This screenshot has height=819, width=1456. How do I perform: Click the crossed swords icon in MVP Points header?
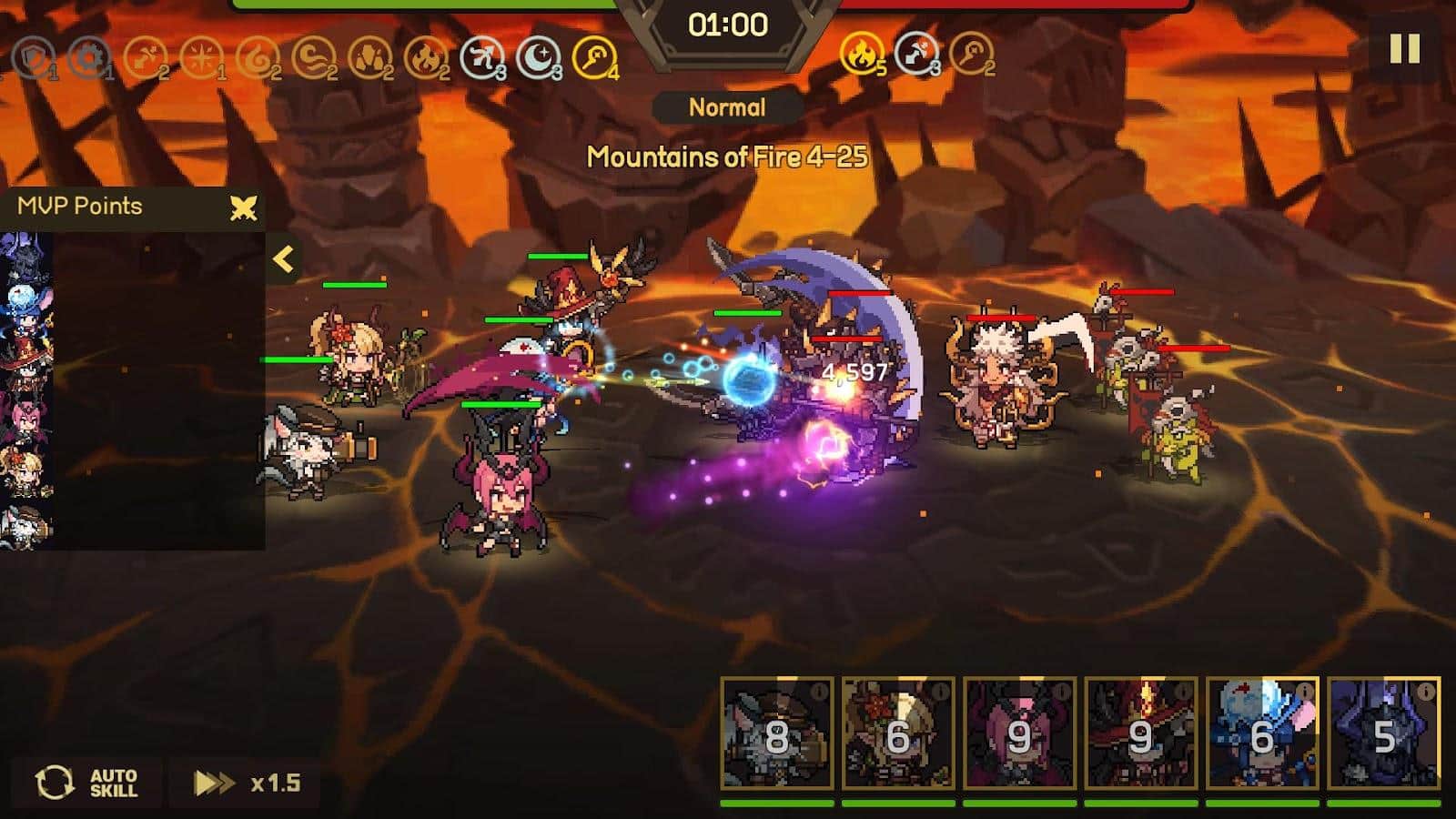[243, 208]
